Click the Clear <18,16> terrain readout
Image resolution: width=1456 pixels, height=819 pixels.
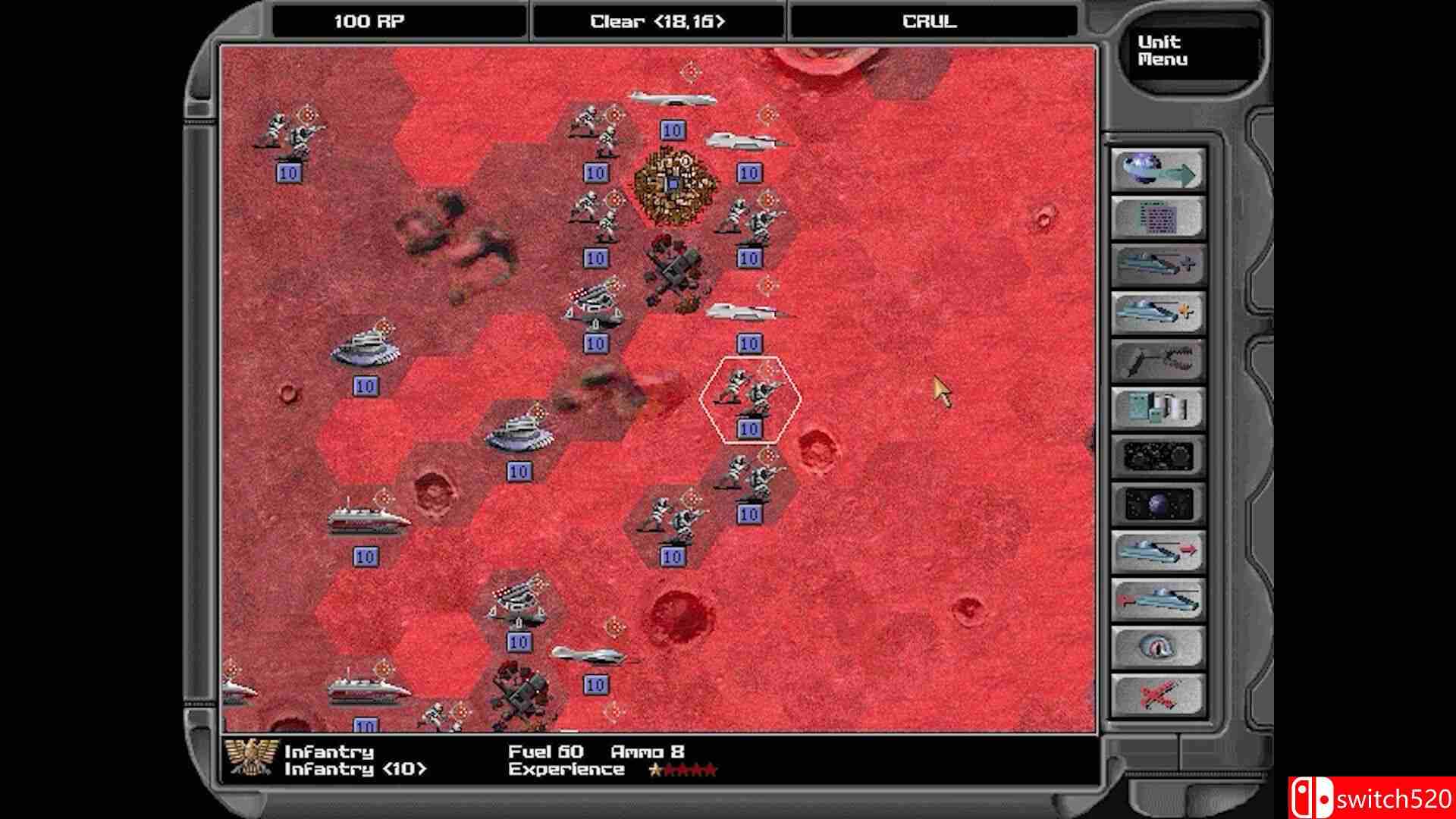657,21
